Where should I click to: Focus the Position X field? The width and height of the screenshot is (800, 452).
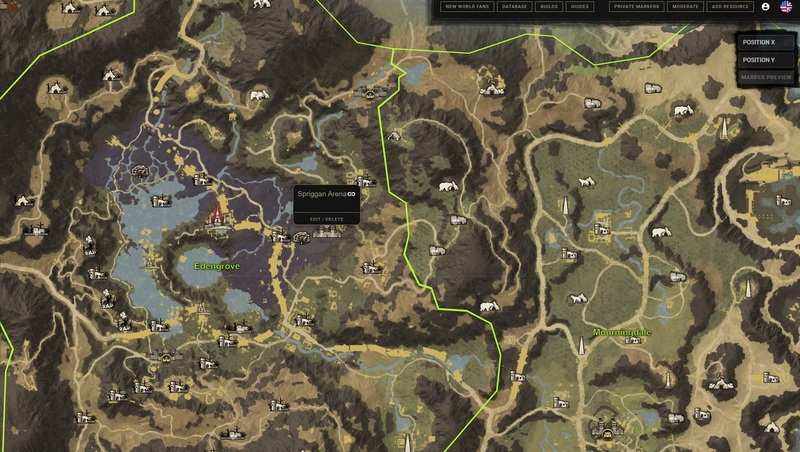click(765, 42)
